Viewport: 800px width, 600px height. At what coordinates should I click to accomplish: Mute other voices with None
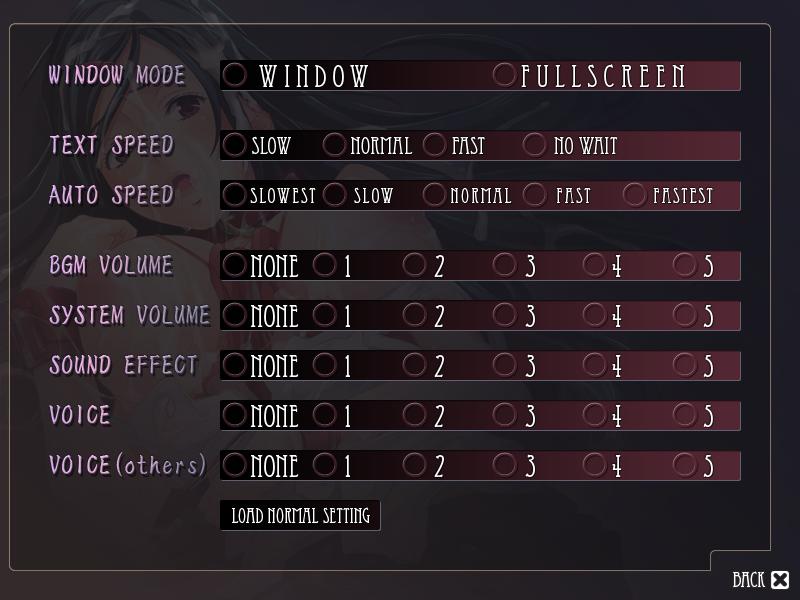235,465
